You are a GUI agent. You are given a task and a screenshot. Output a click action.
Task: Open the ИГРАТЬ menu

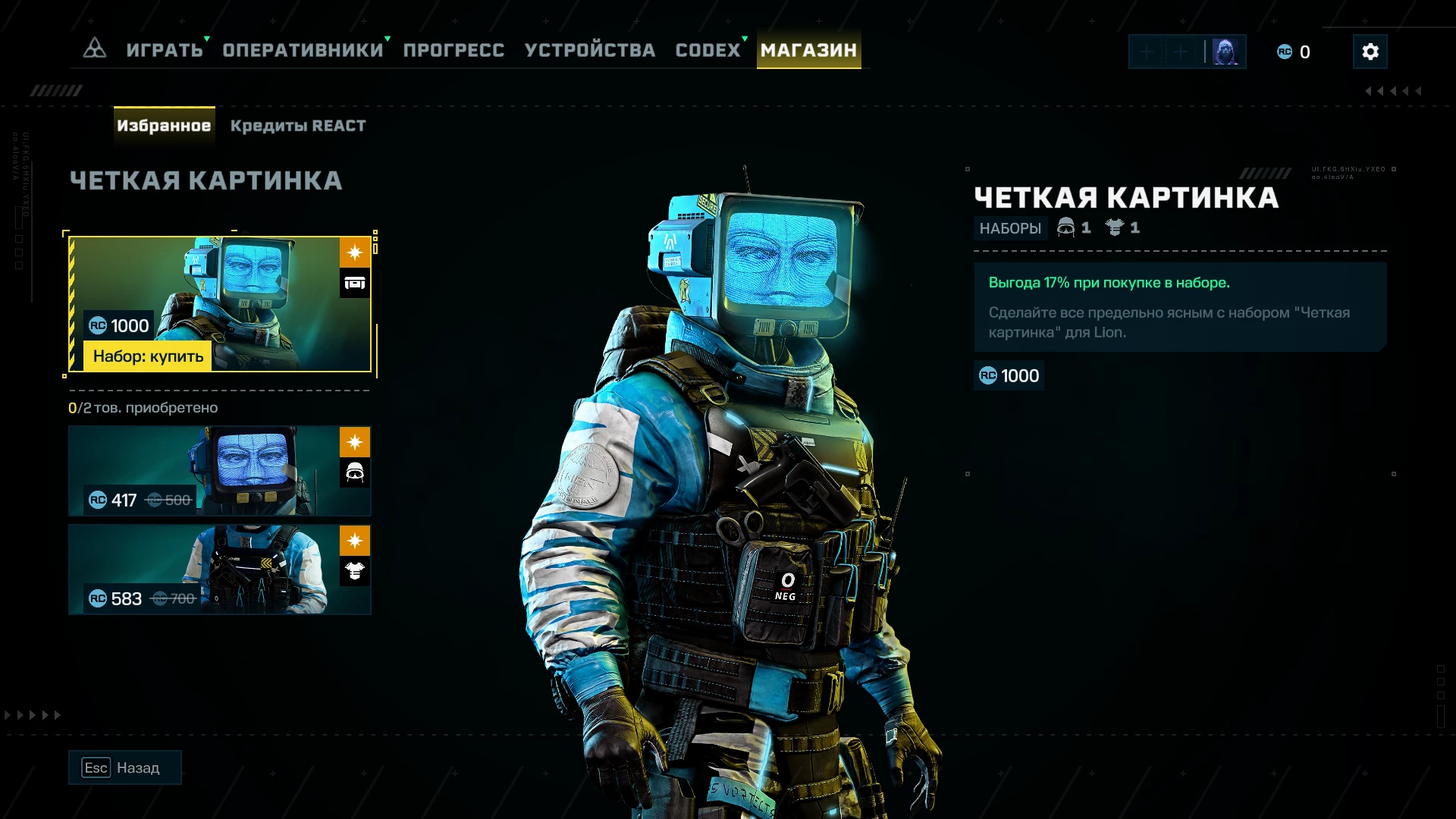coord(165,50)
